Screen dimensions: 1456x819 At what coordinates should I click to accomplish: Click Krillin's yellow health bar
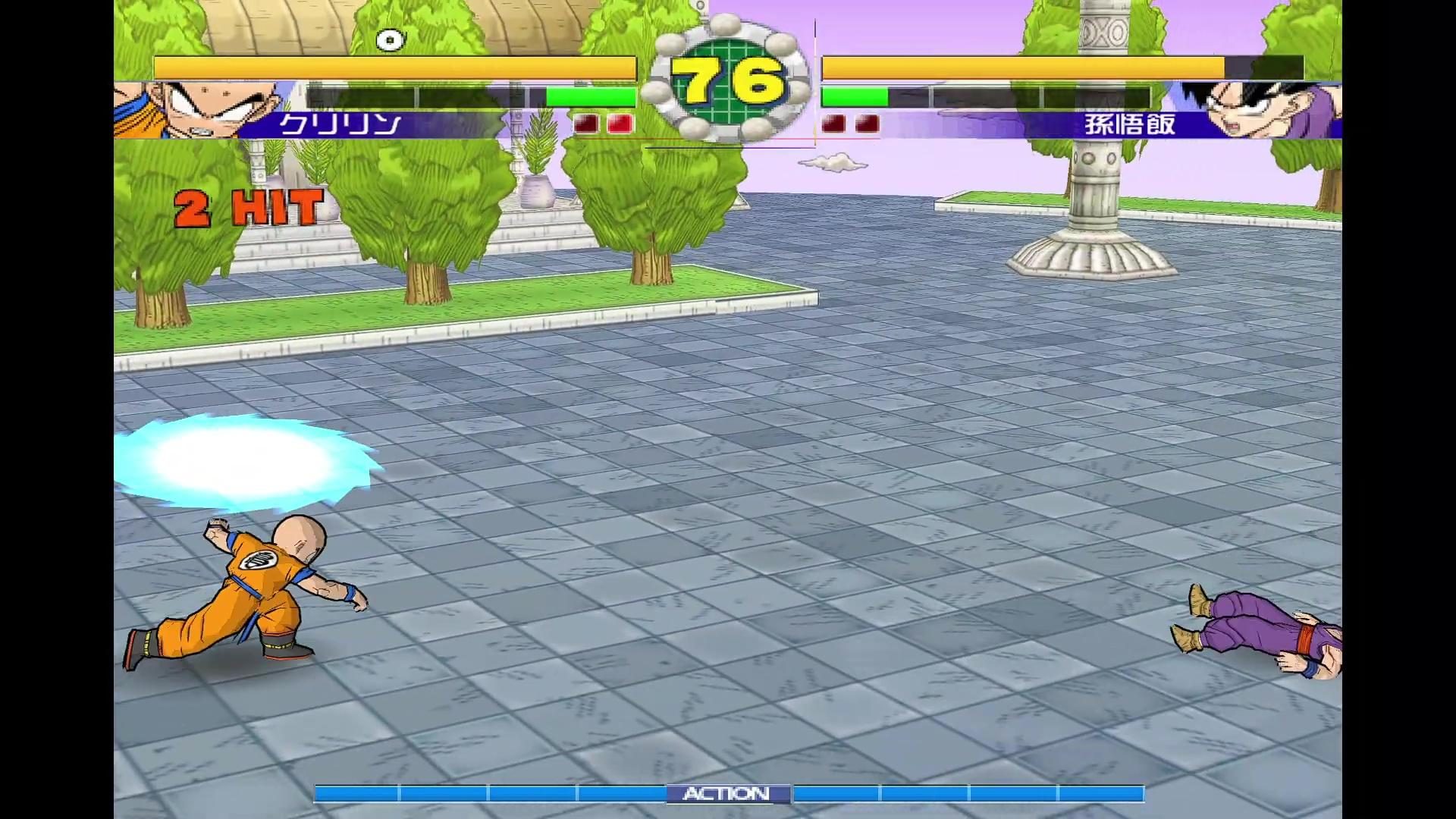tap(394, 68)
